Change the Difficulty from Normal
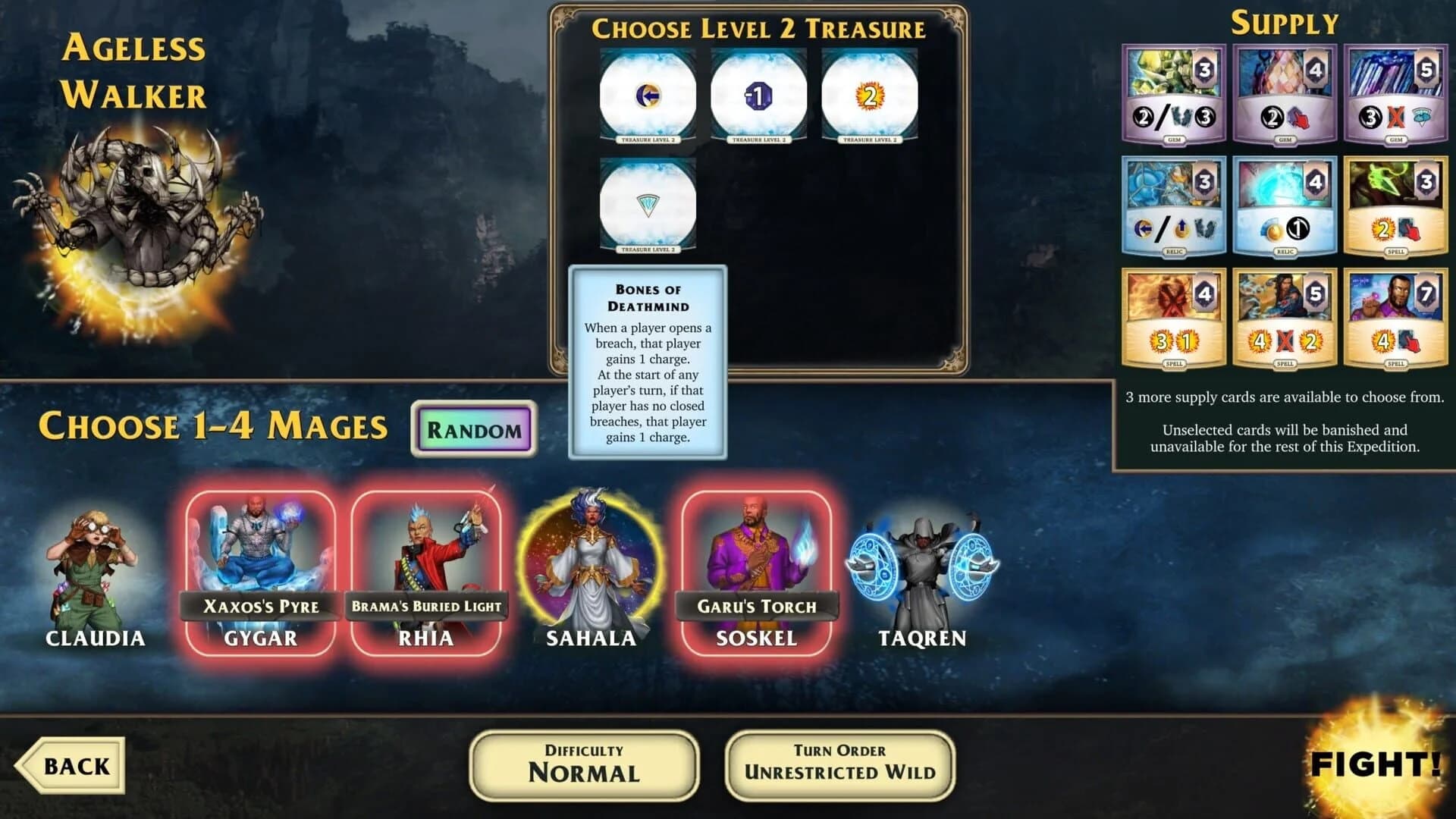1456x819 pixels. (x=584, y=764)
